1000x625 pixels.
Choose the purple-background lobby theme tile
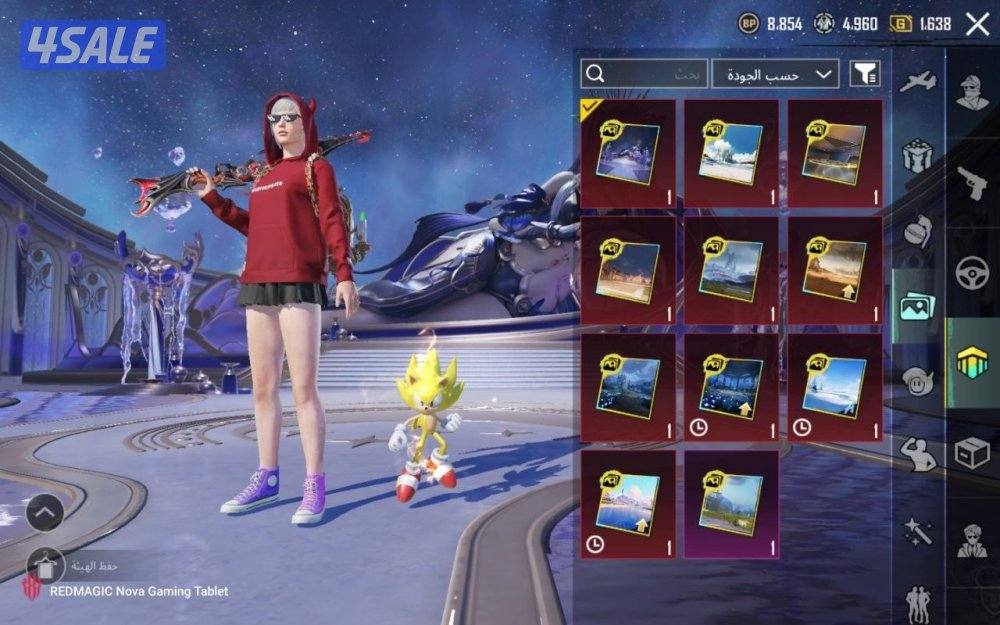pos(731,504)
